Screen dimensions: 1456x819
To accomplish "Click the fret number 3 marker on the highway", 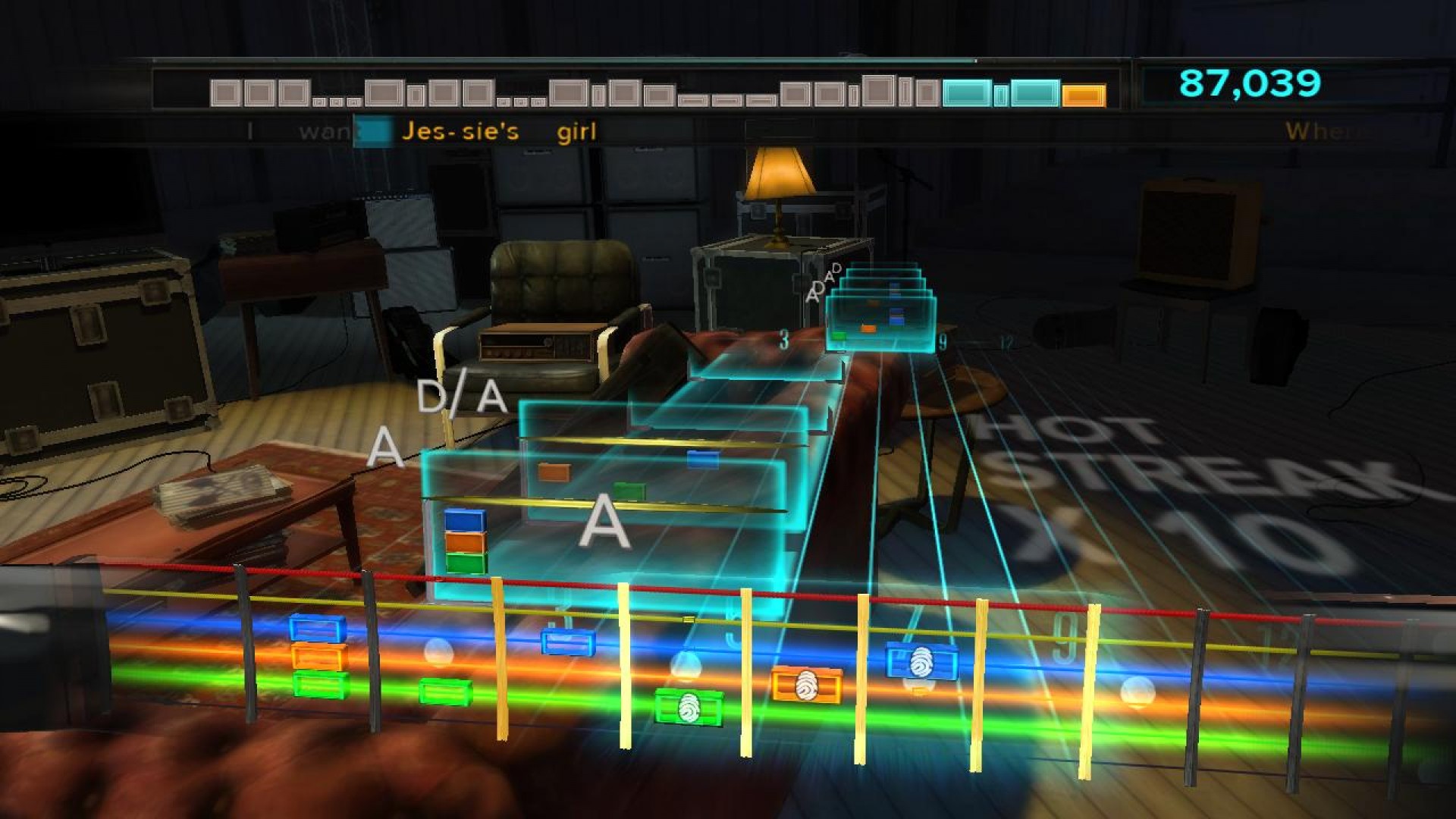I will tap(783, 340).
